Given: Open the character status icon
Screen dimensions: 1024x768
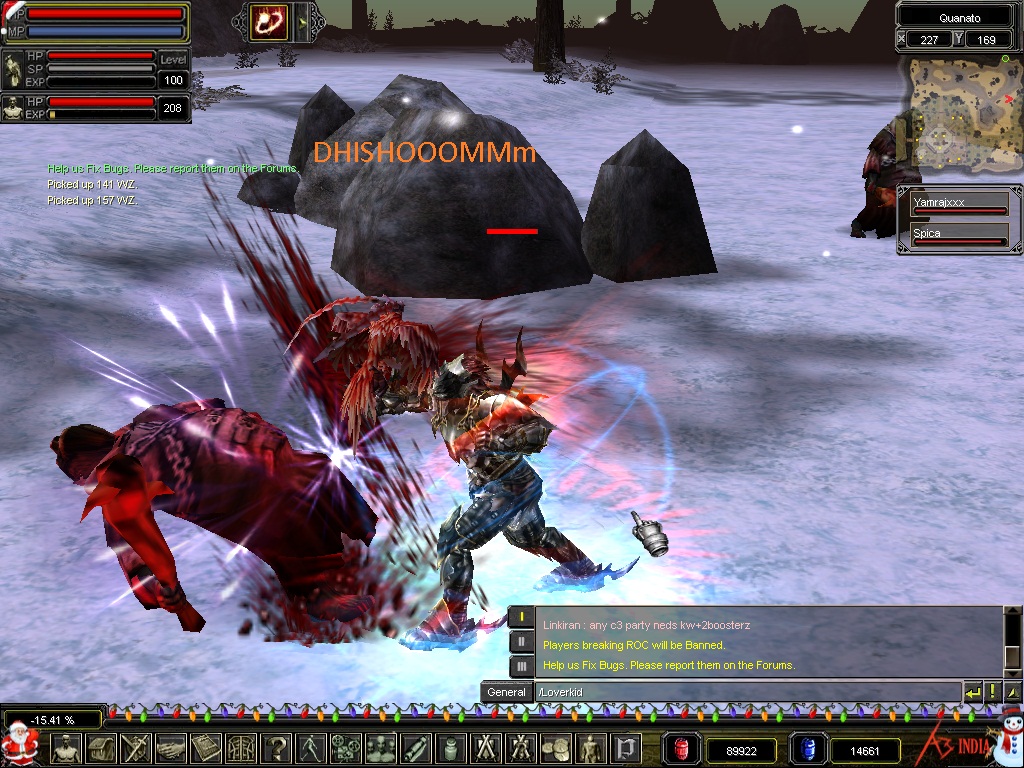Looking at the screenshot, I should point(66,748).
